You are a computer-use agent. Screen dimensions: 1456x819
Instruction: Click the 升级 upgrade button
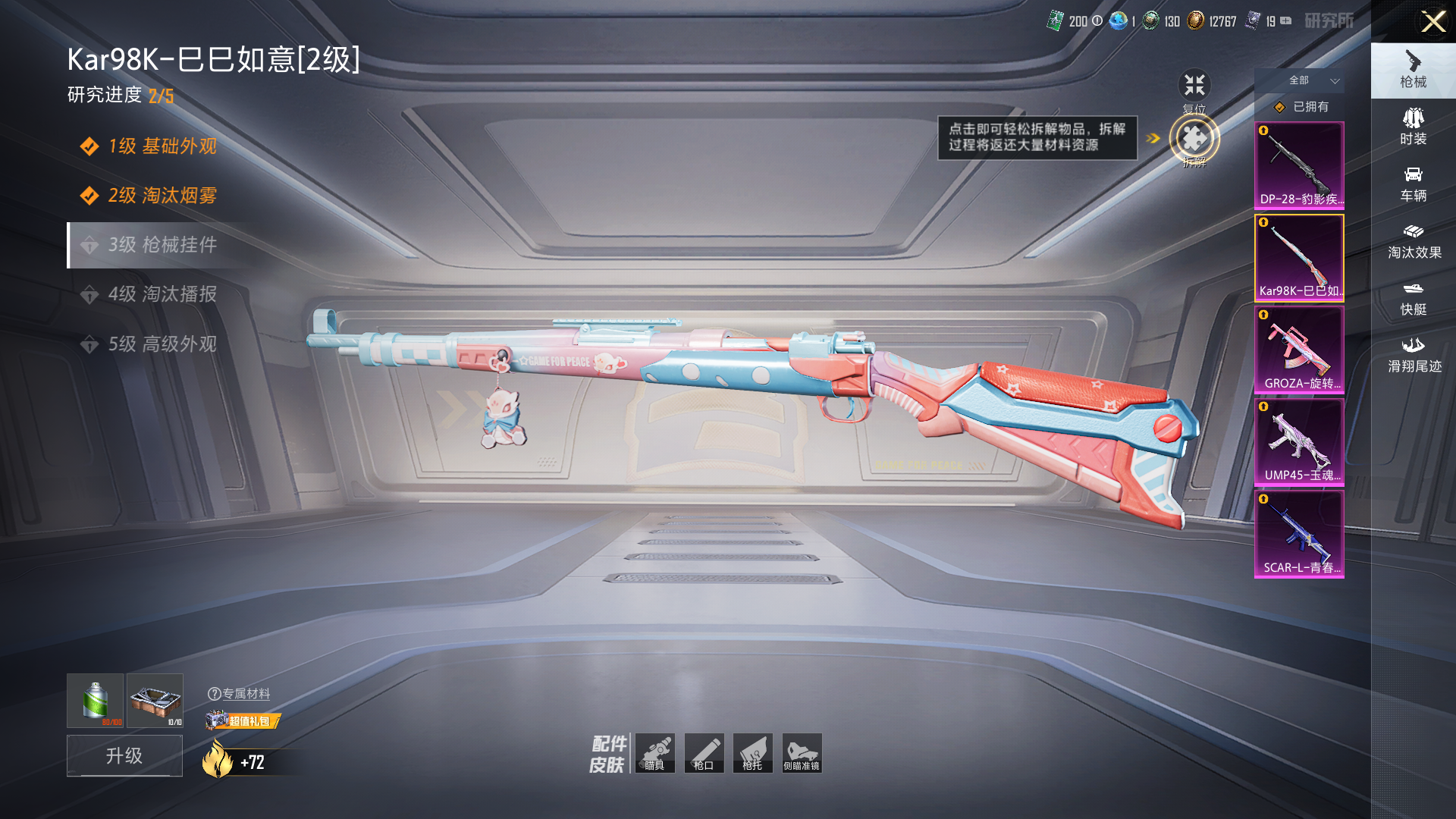[x=124, y=755]
